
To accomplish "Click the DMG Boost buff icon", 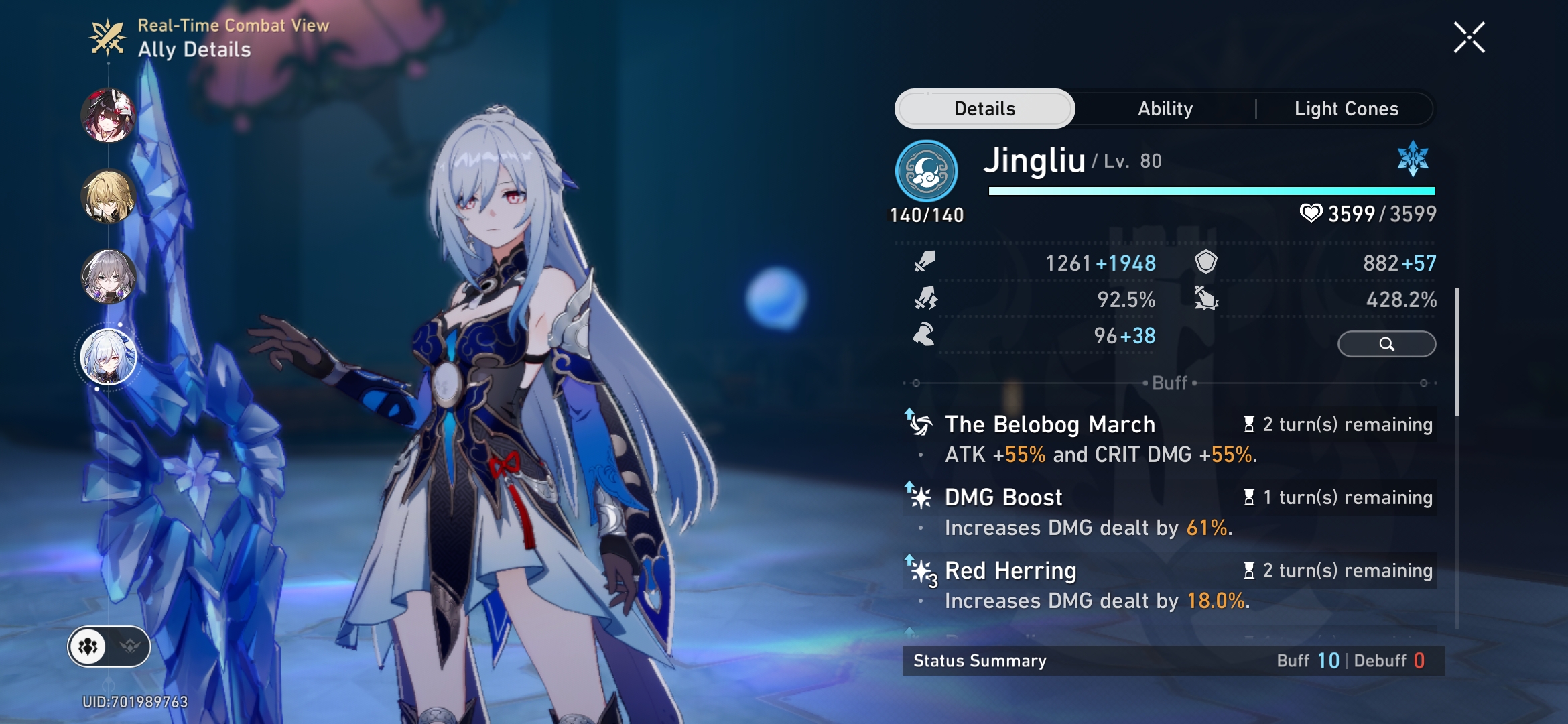I will click(919, 497).
